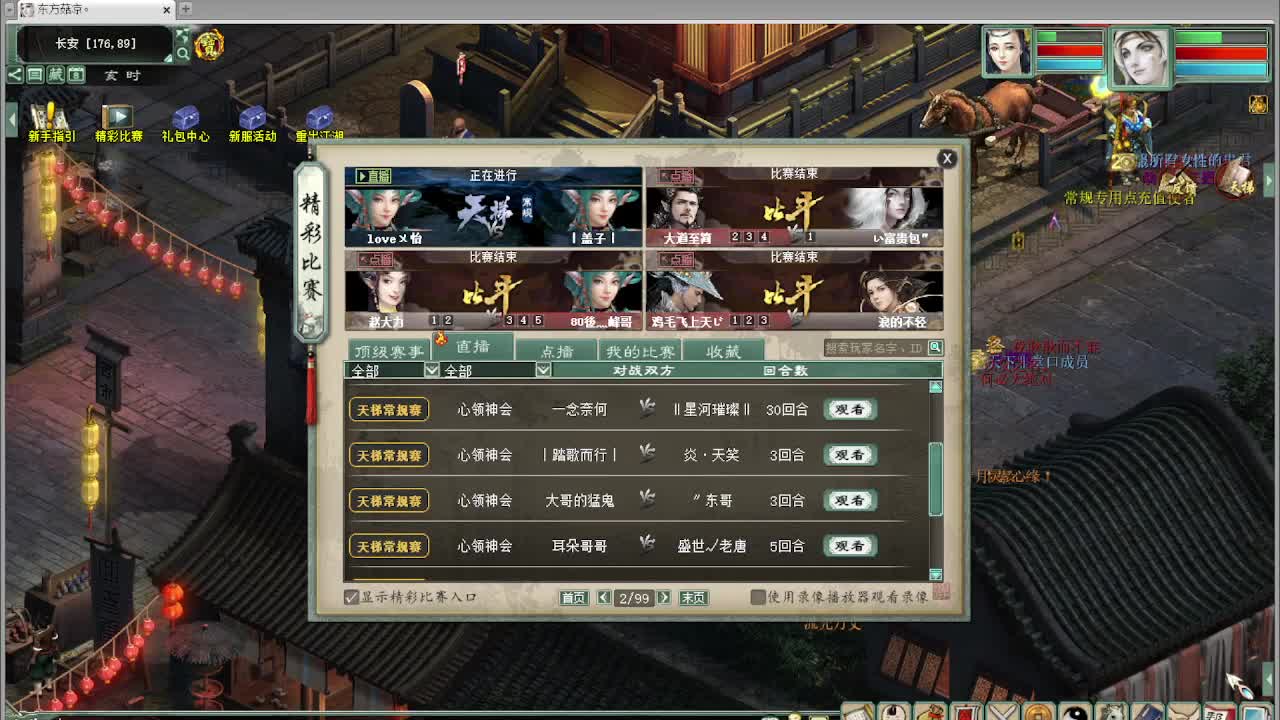Click the list scrollbar down arrow
This screenshot has width=1280, height=720.
click(936, 575)
